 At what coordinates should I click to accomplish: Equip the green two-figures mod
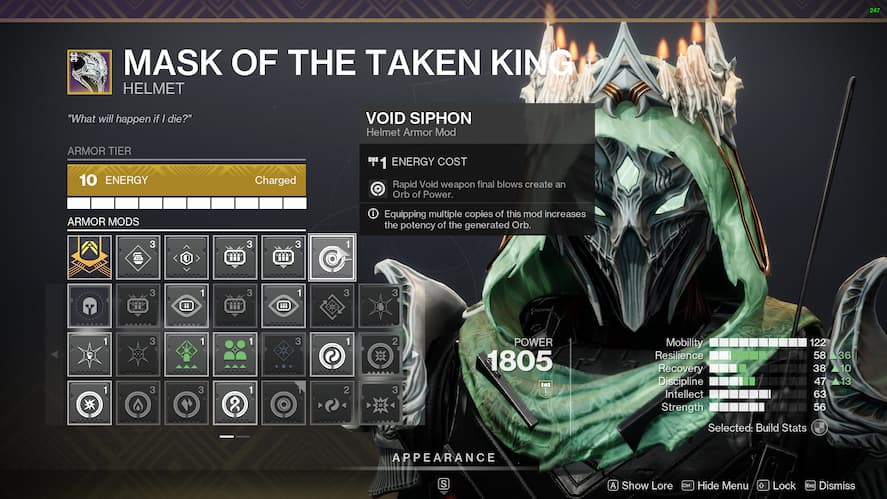click(x=235, y=355)
